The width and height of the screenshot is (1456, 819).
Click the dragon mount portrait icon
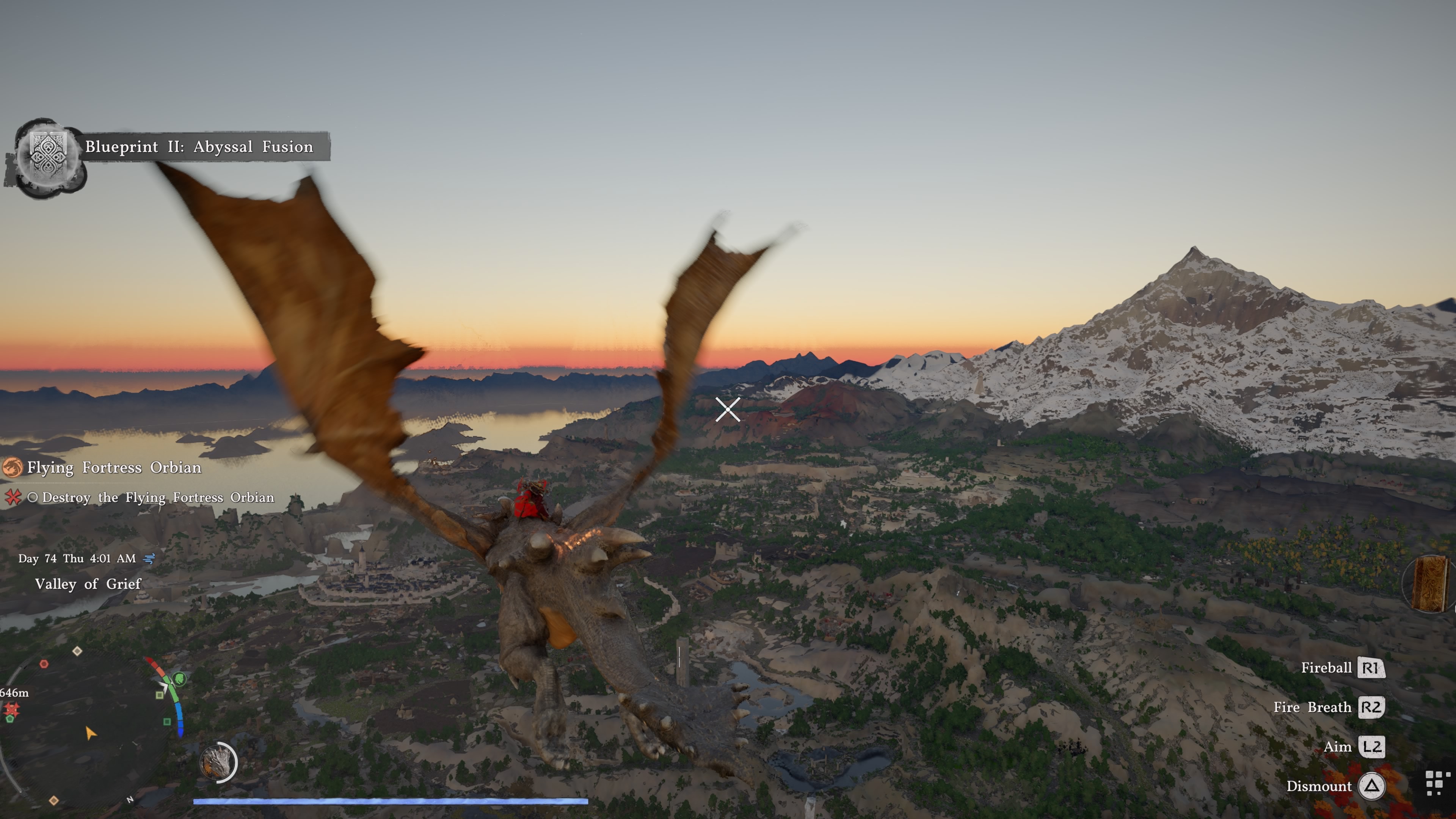tap(218, 762)
